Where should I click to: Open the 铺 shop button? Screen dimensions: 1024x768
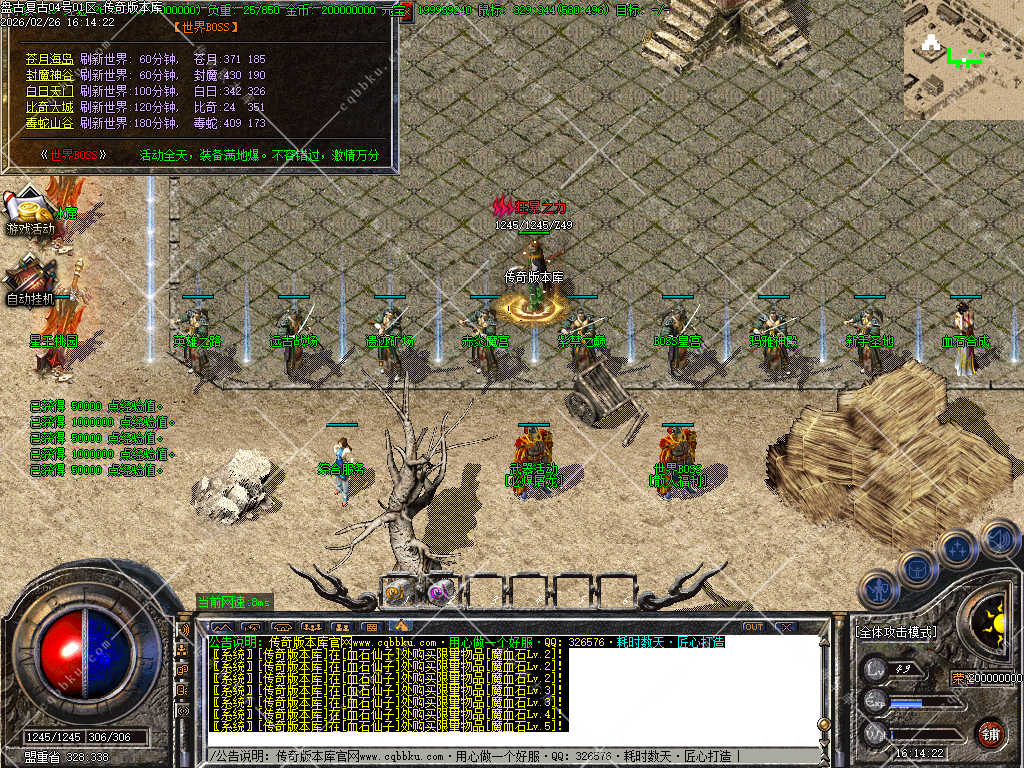coord(990,733)
